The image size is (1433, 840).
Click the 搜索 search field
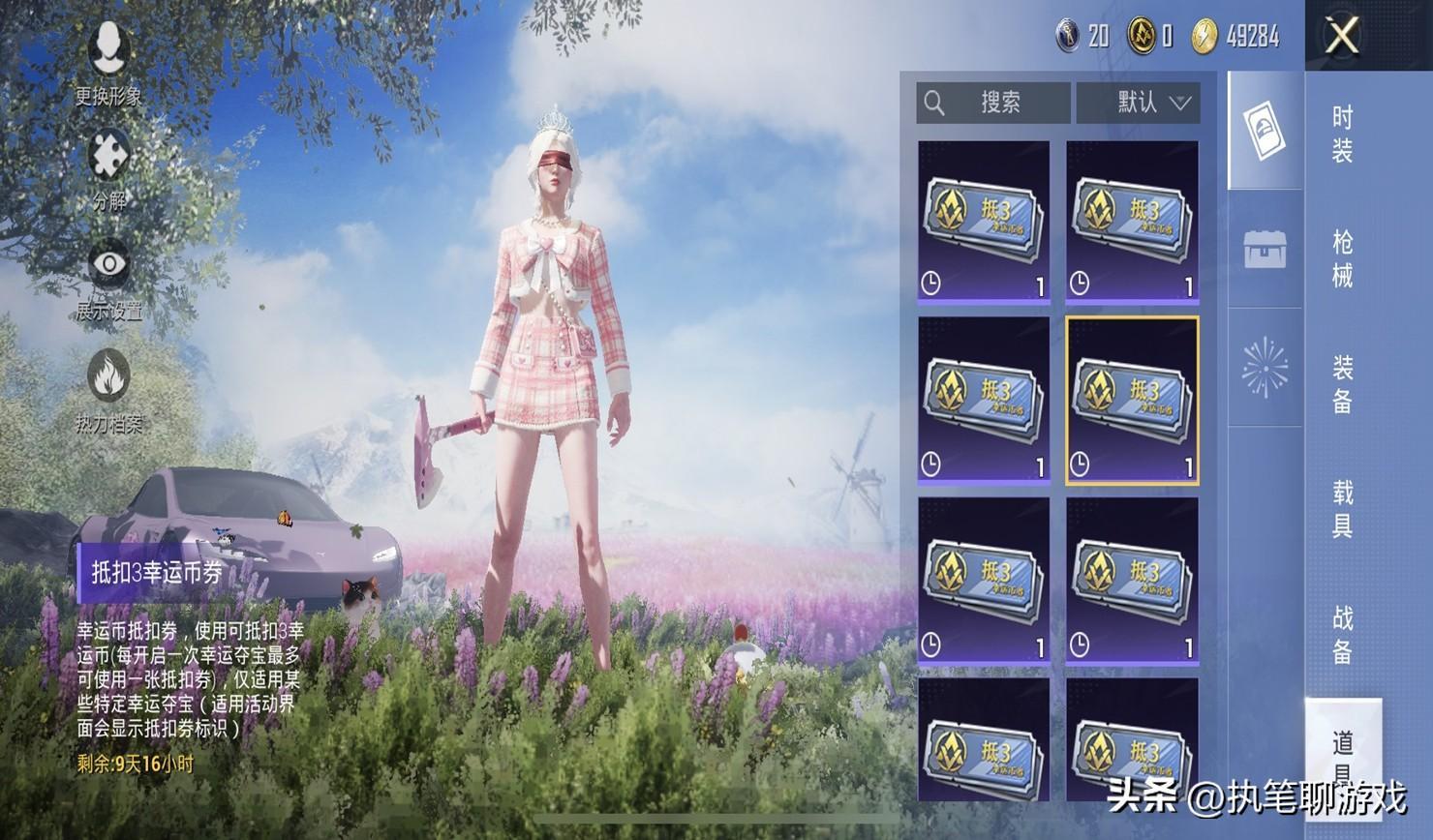click(x=992, y=103)
